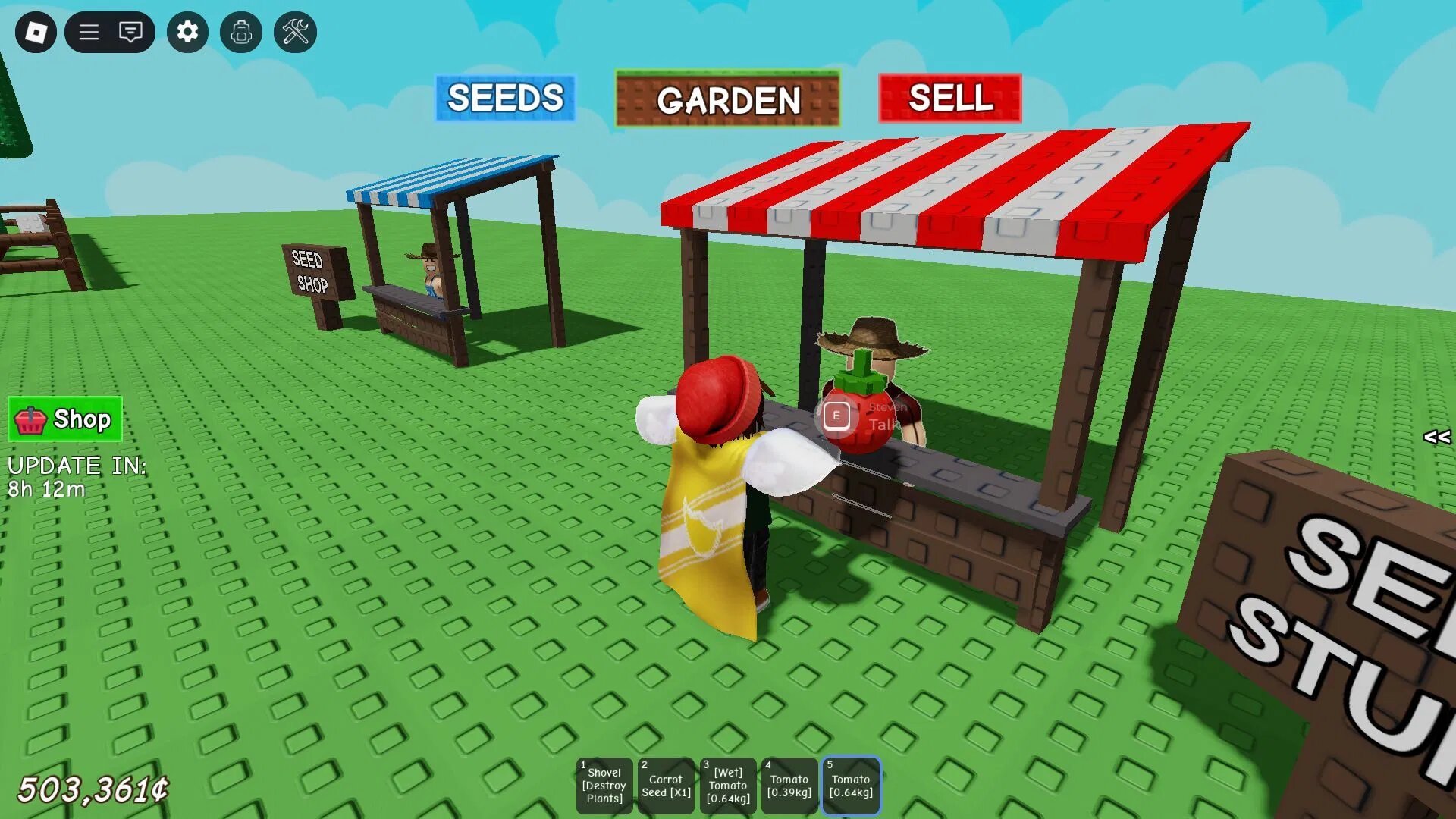Open the hamburger menu icon

pos(88,33)
